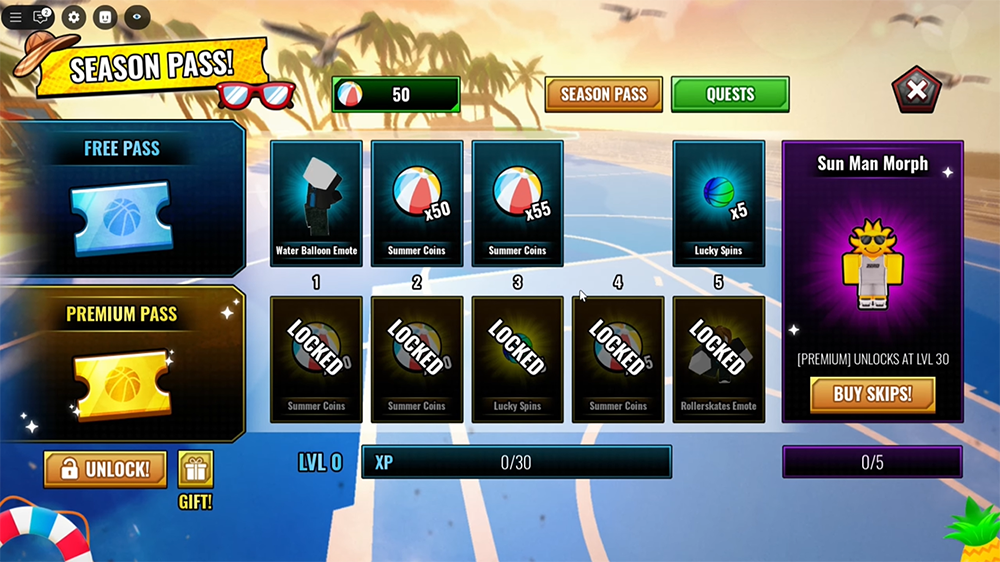View the Sun Man Morph reward
Viewport: 1000px width, 562px height.
(x=872, y=262)
